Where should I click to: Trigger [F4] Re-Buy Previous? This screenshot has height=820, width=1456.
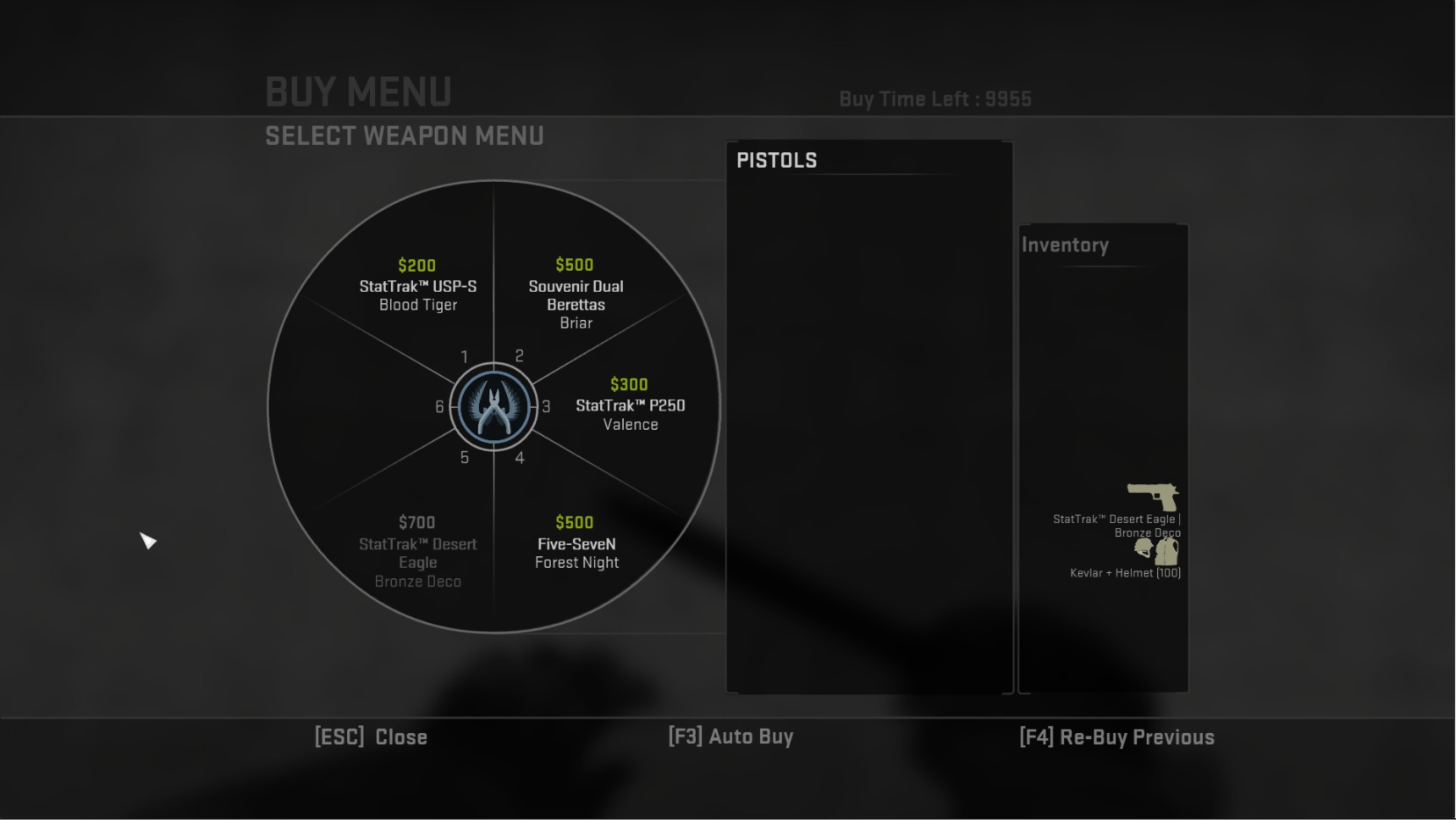[x=1118, y=738]
